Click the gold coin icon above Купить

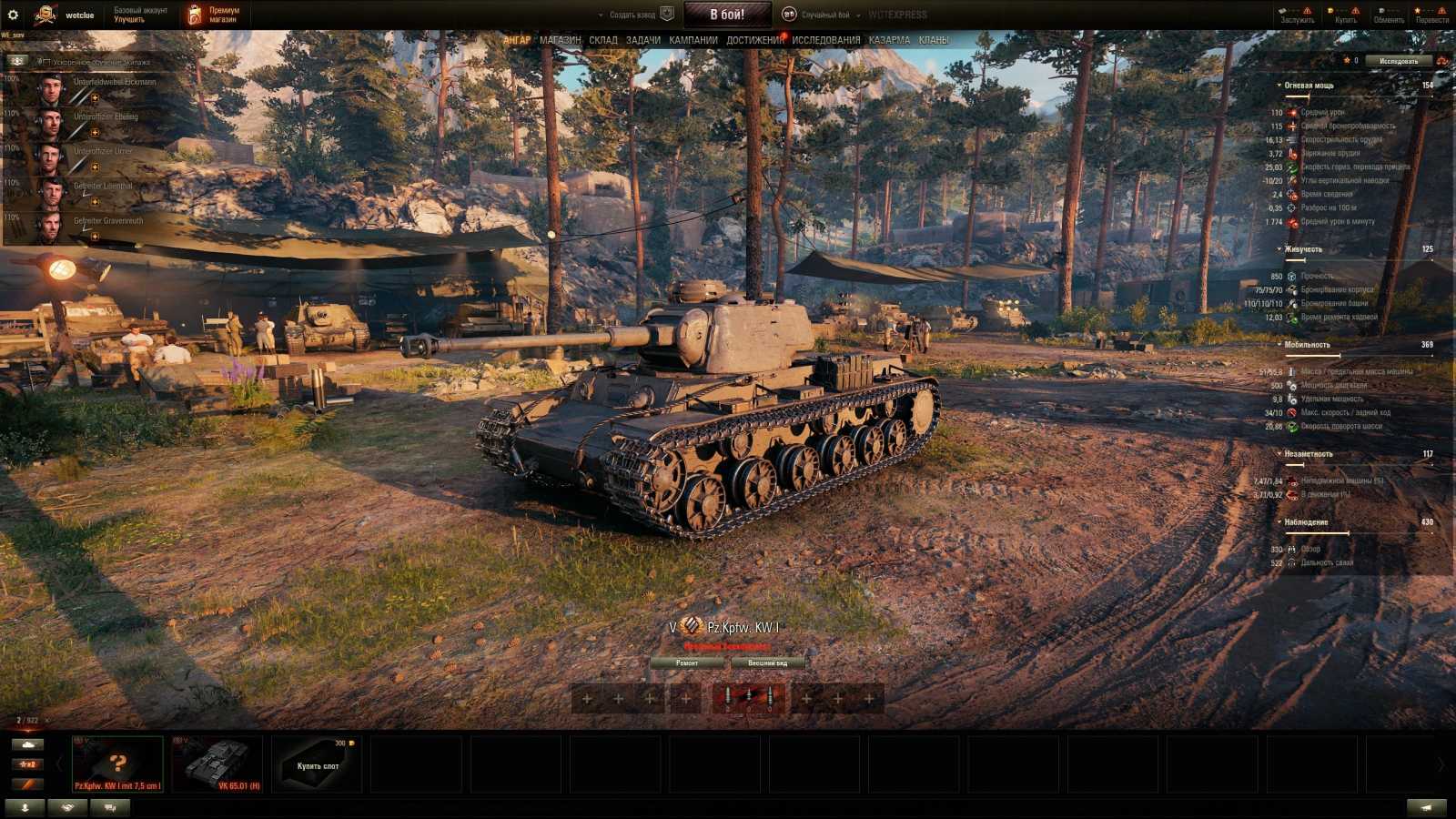tap(1330, 10)
